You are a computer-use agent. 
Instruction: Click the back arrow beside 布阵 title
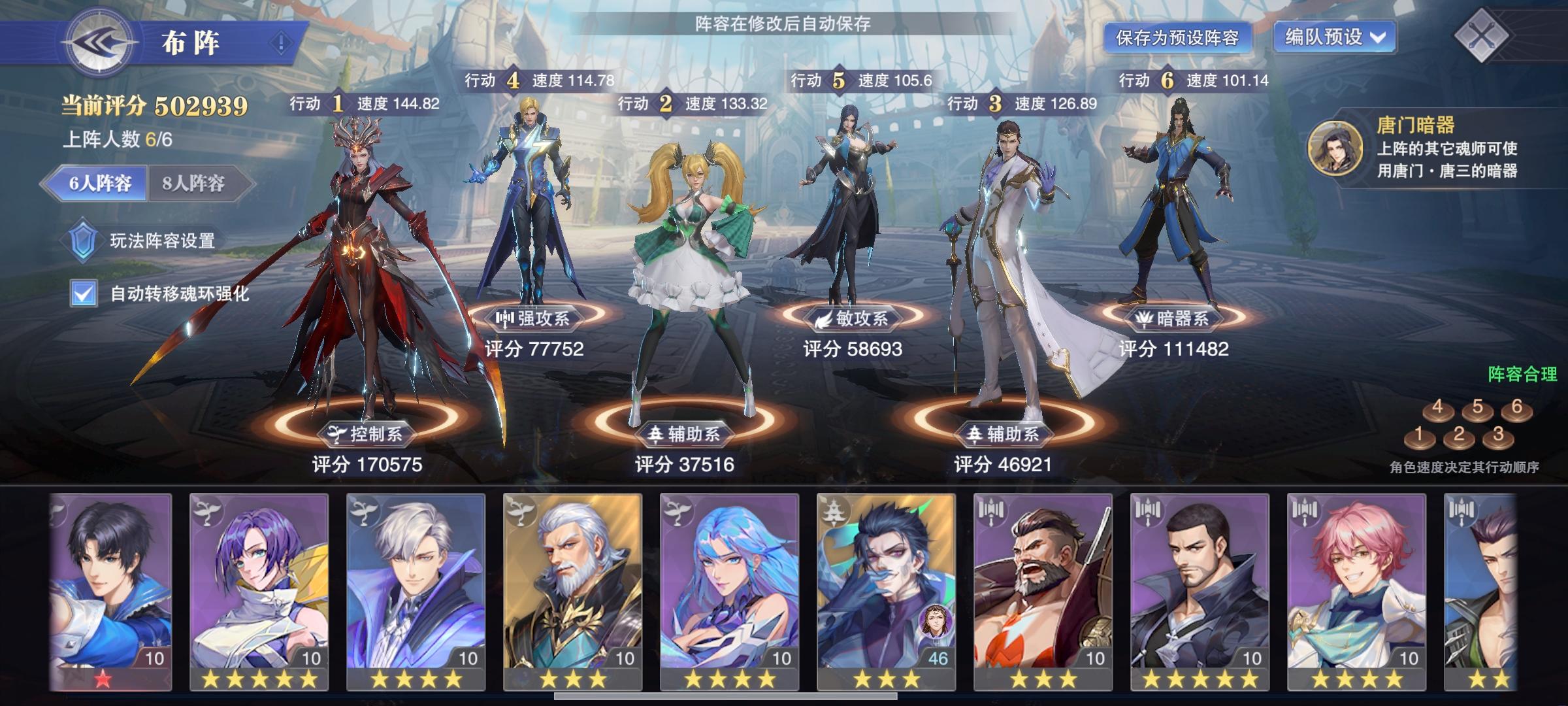click(99, 41)
